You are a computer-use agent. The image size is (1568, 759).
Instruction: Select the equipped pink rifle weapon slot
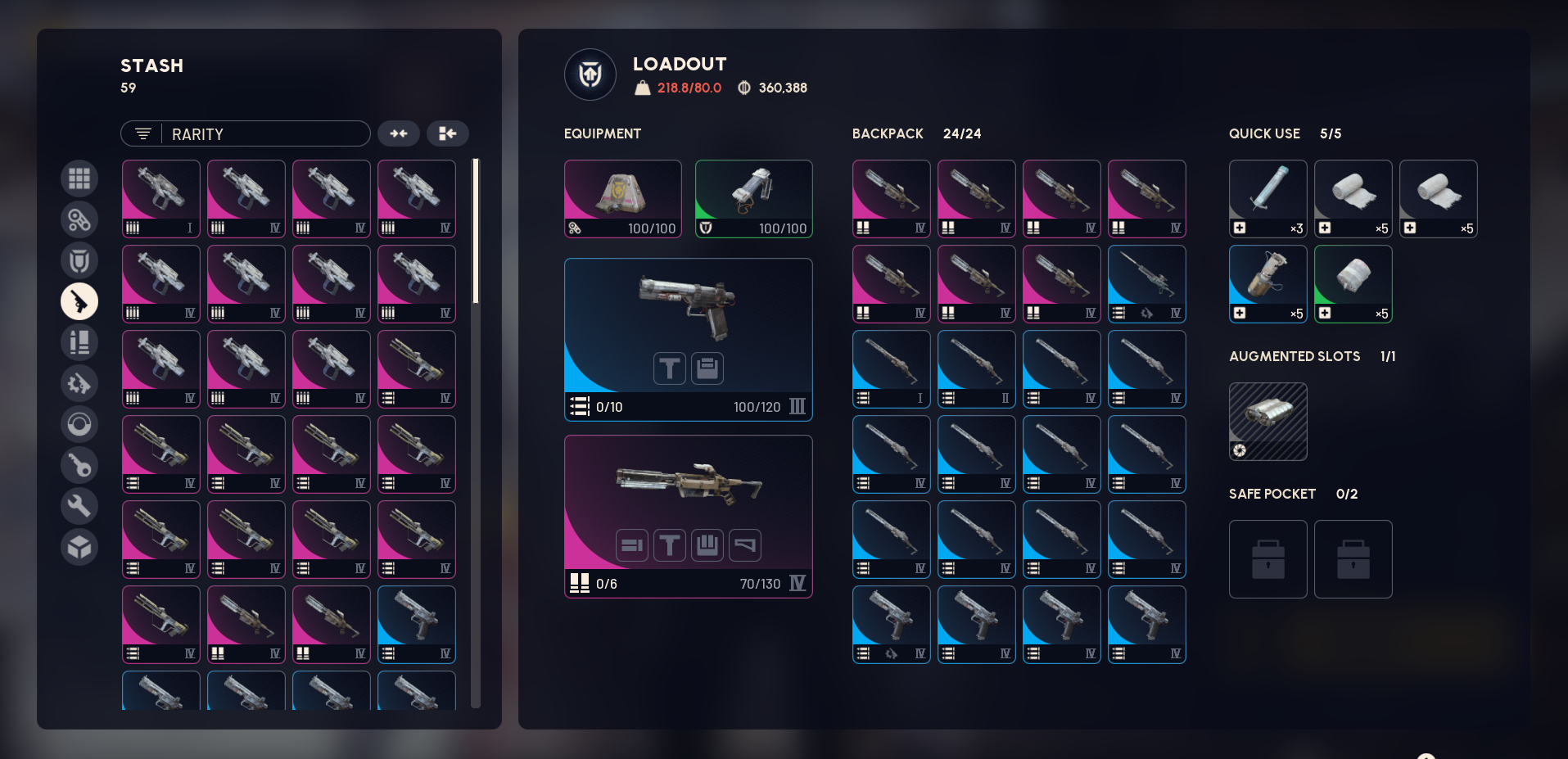(688, 516)
